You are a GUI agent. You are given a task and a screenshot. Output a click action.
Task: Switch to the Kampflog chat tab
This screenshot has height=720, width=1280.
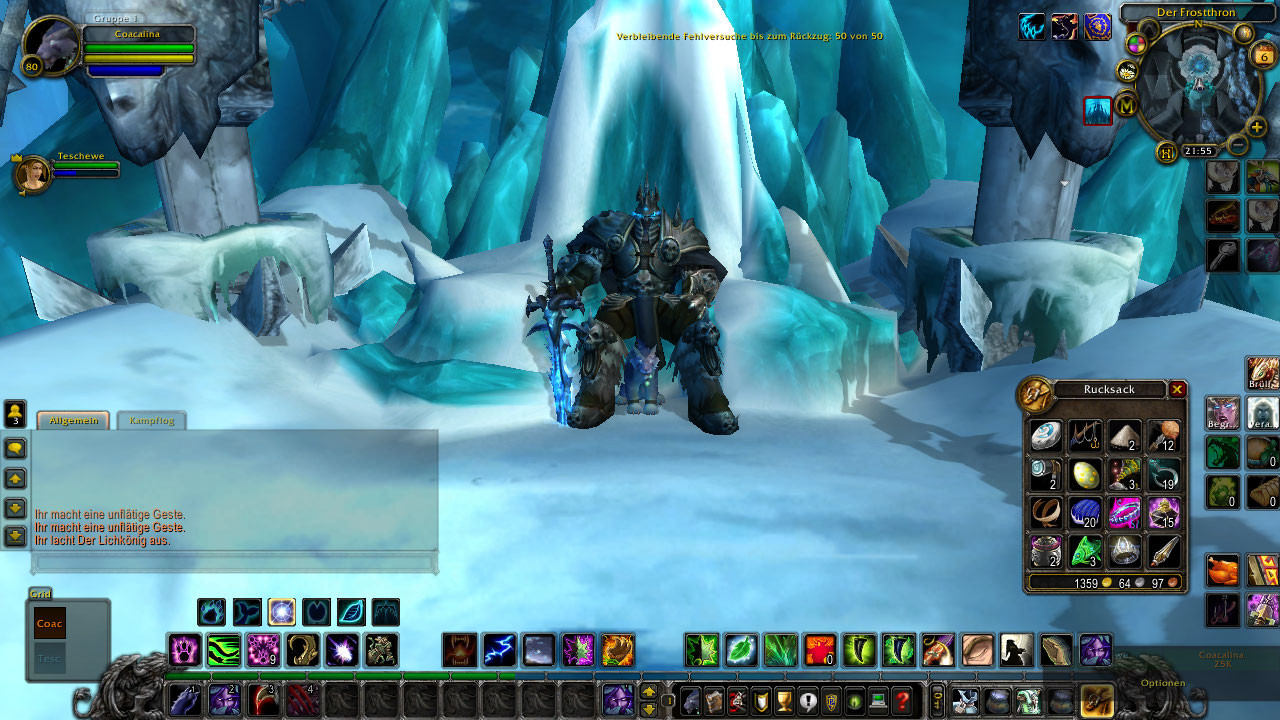[151, 421]
